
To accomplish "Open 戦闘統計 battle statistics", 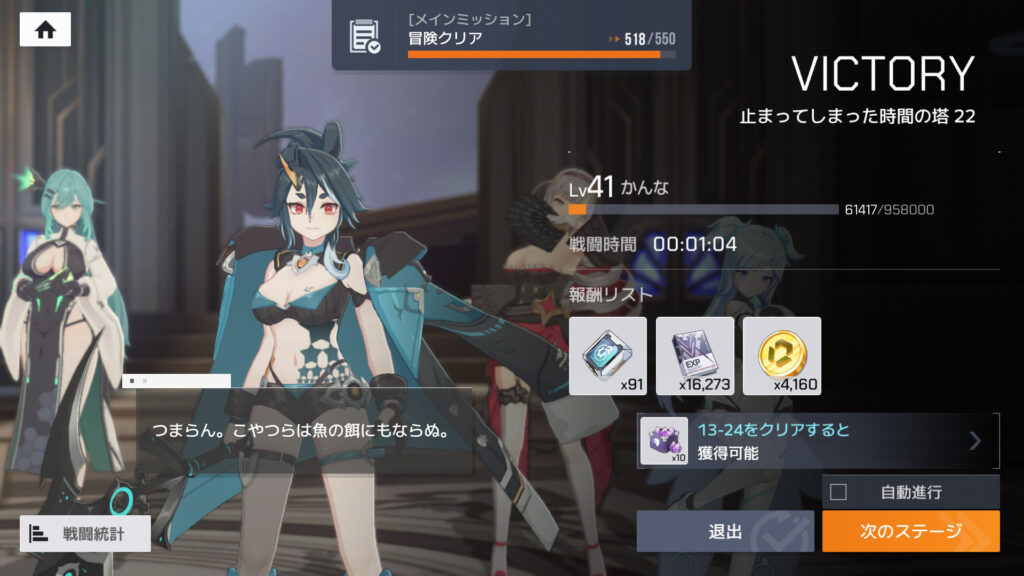I will [86, 533].
